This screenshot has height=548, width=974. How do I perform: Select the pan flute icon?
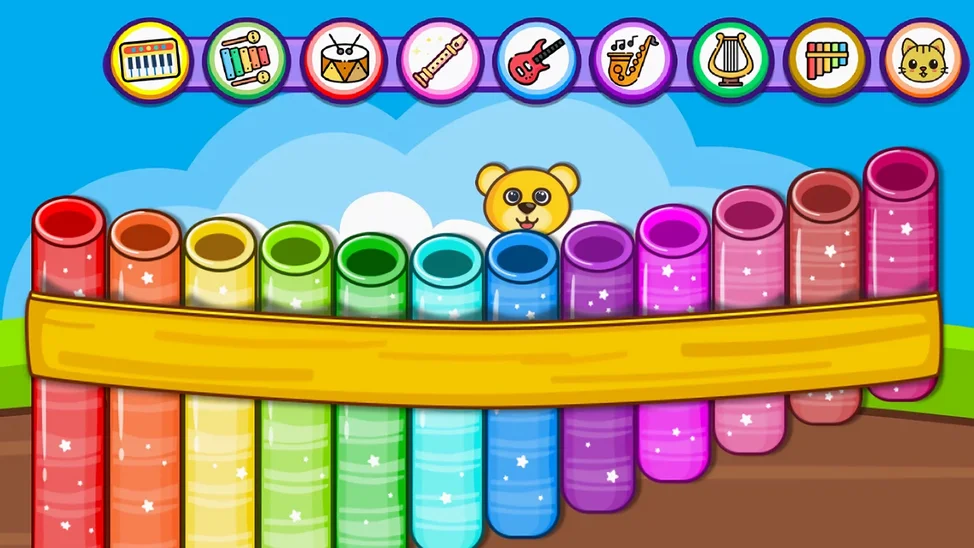tap(826, 60)
